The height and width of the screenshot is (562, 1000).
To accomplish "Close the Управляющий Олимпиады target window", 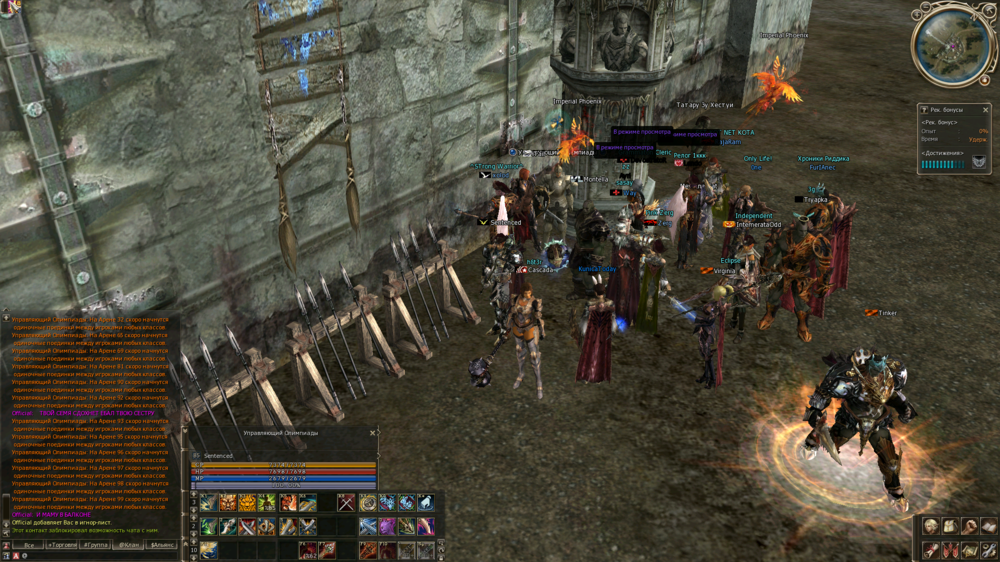I will coord(373,433).
